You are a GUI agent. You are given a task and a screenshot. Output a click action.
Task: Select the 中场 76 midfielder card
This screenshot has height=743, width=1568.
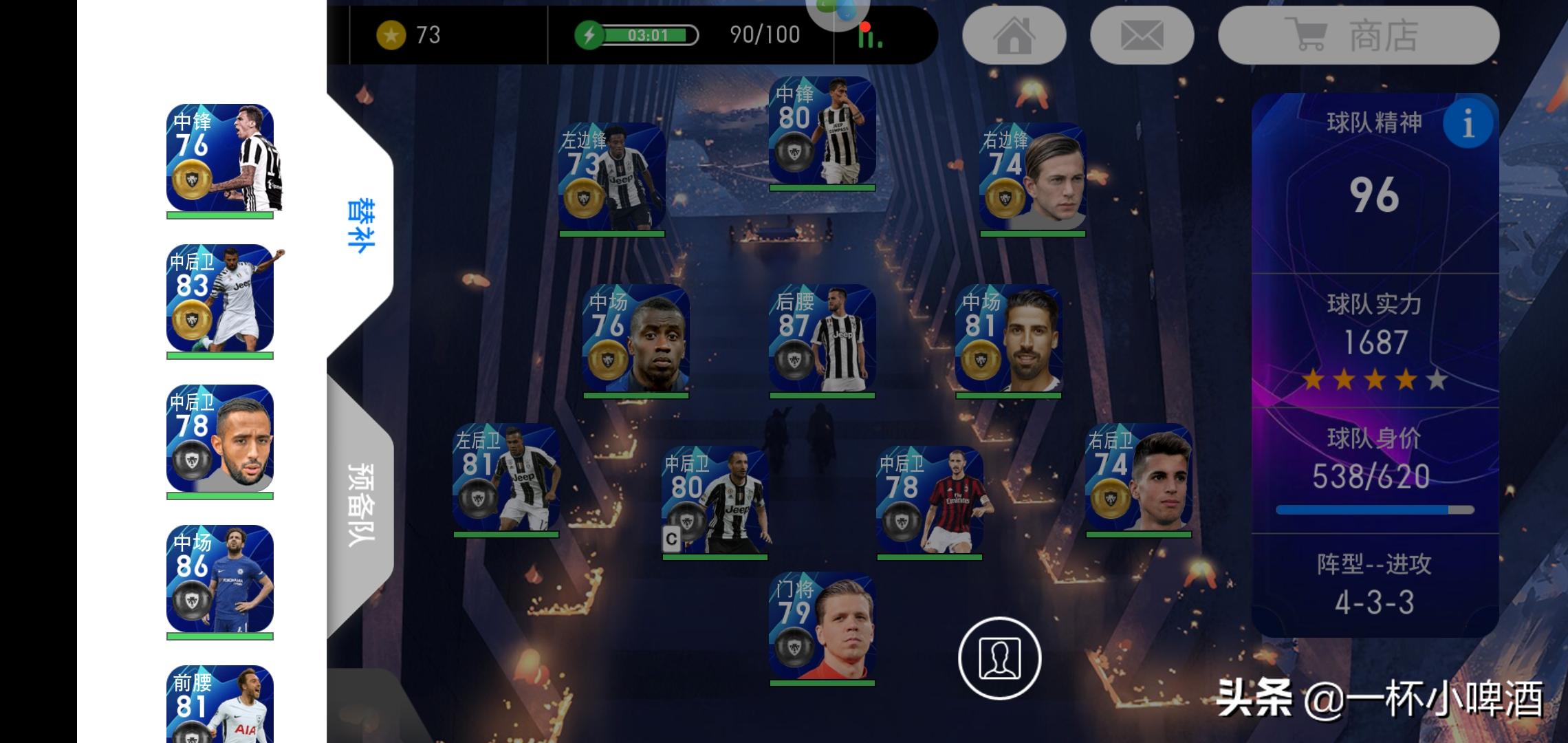(x=635, y=338)
